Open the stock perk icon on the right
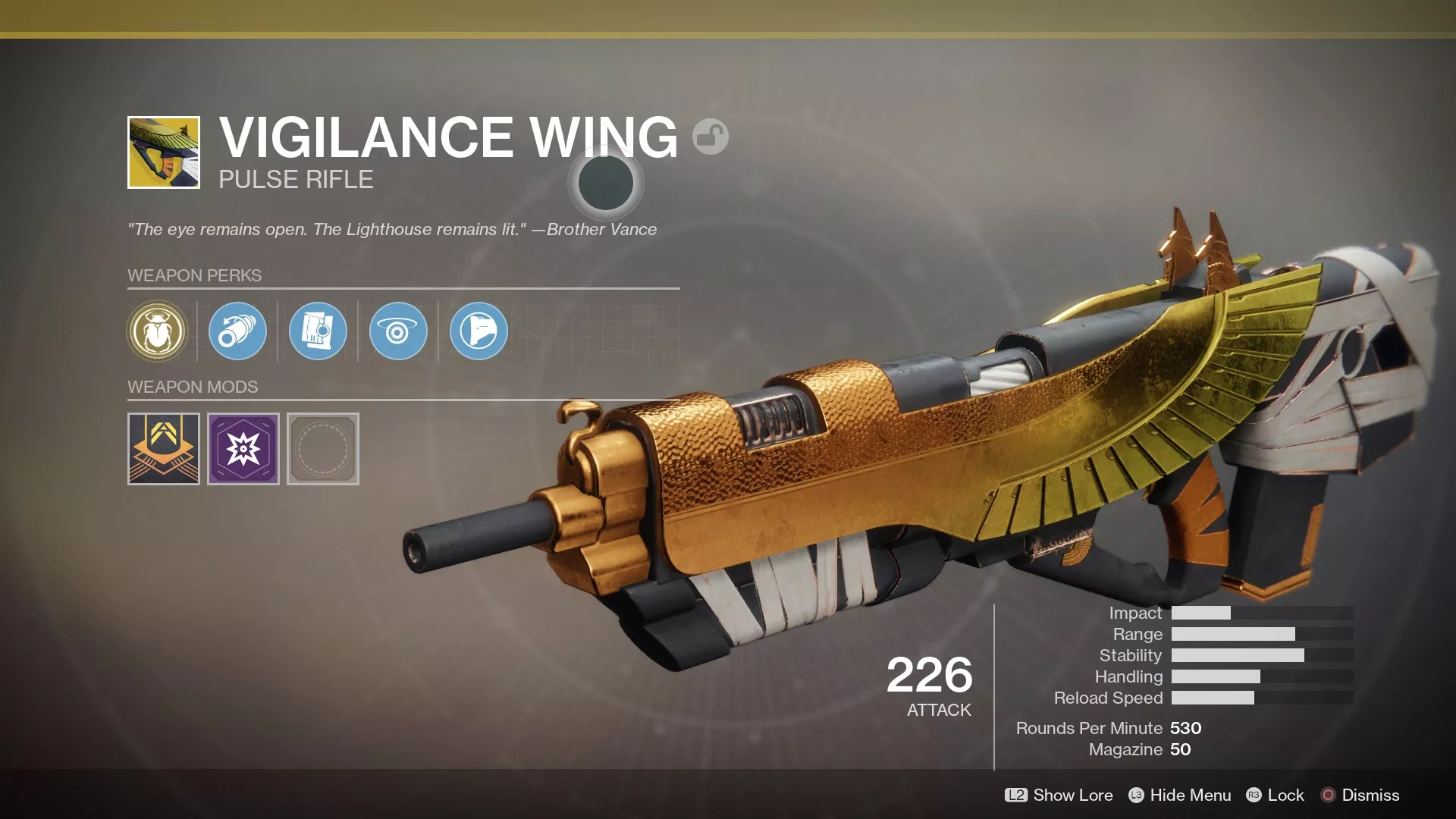This screenshot has height=819, width=1456. (477, 331)
